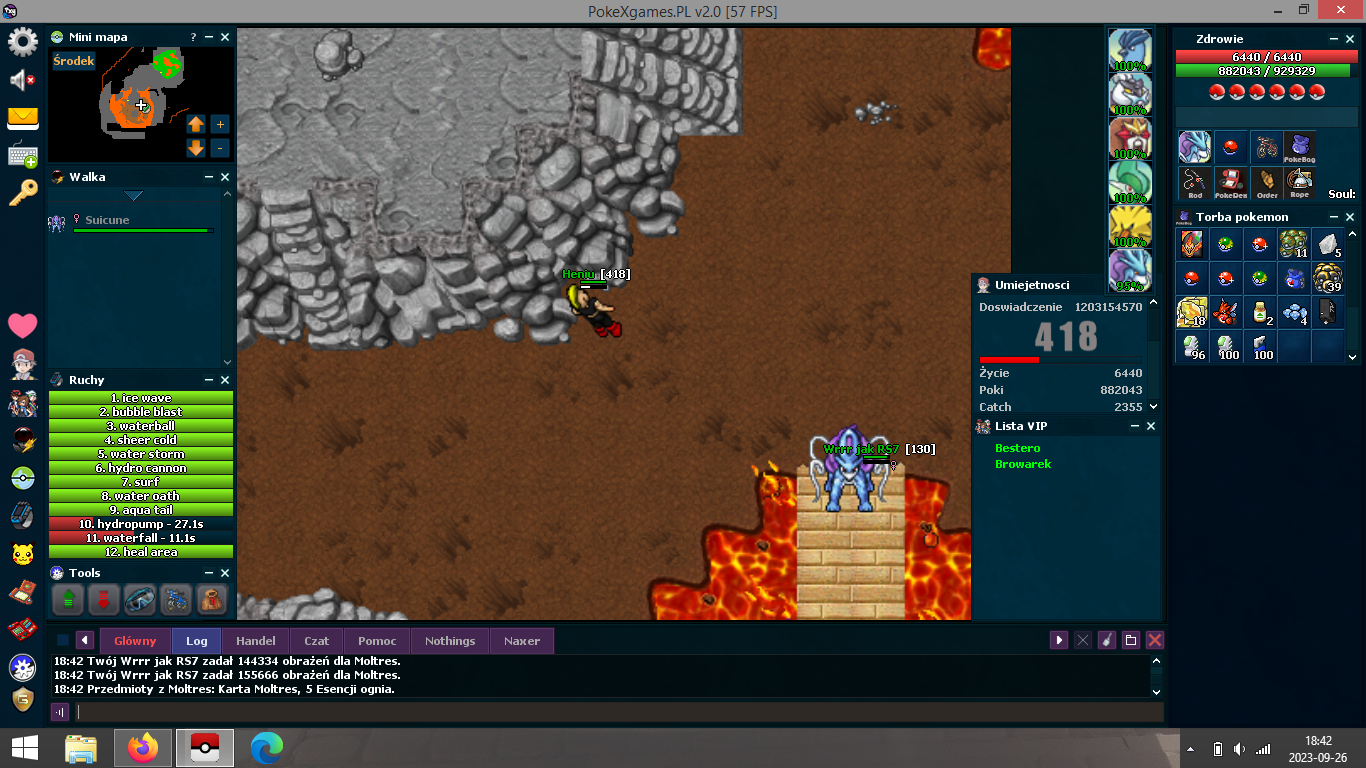Select Bestero in the Lista VIP
This screenshot has width=1366, height=768.
(1018, 448)
